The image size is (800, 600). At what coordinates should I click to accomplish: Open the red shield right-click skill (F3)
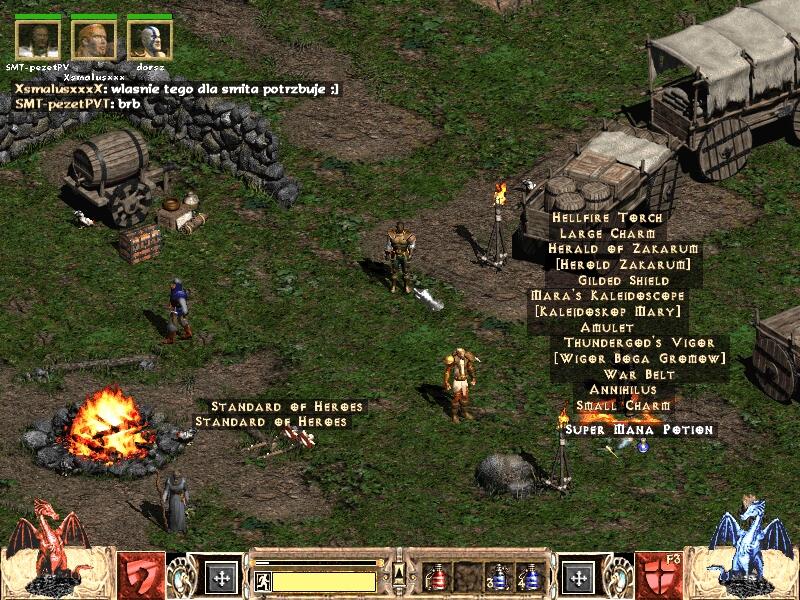pos(659,574)
